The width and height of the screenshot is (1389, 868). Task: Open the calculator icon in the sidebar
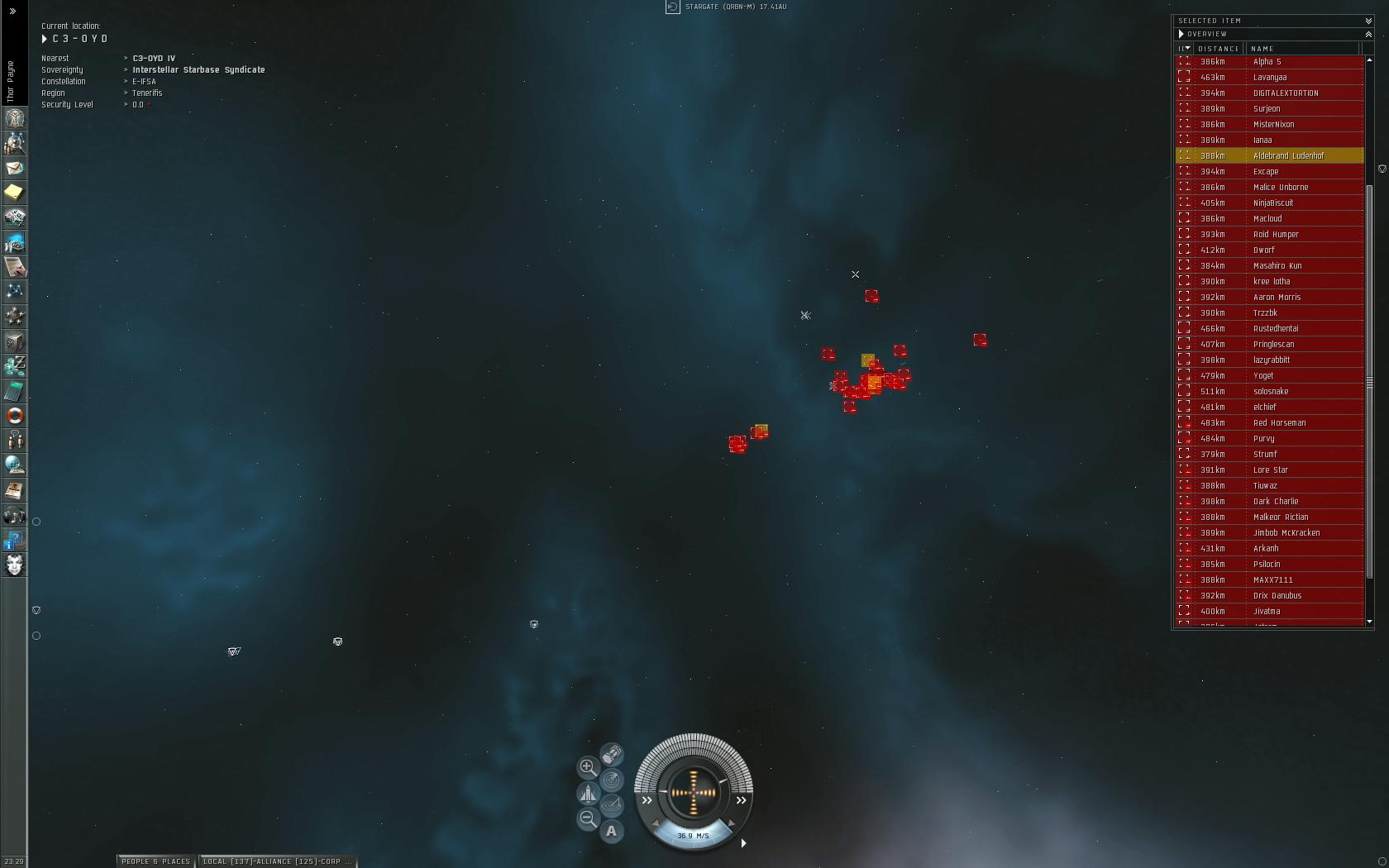pyautogui.click(x=14, y=391)
